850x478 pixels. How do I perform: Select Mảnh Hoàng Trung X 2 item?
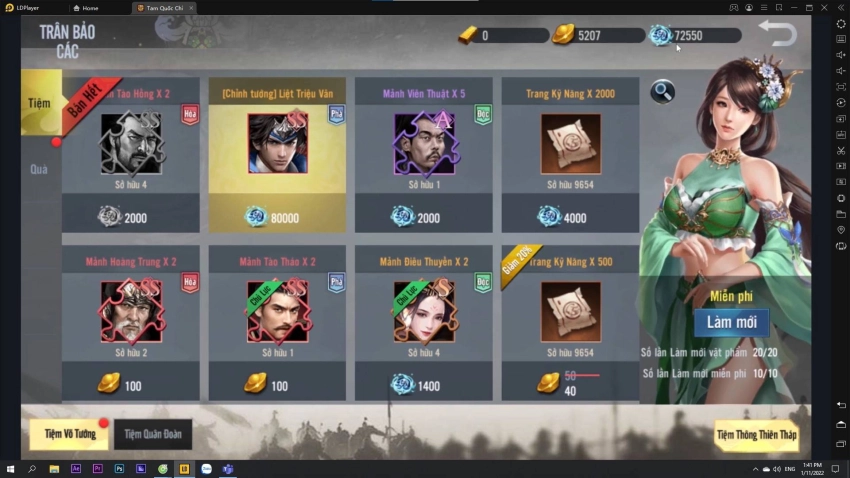coord(130,322)
